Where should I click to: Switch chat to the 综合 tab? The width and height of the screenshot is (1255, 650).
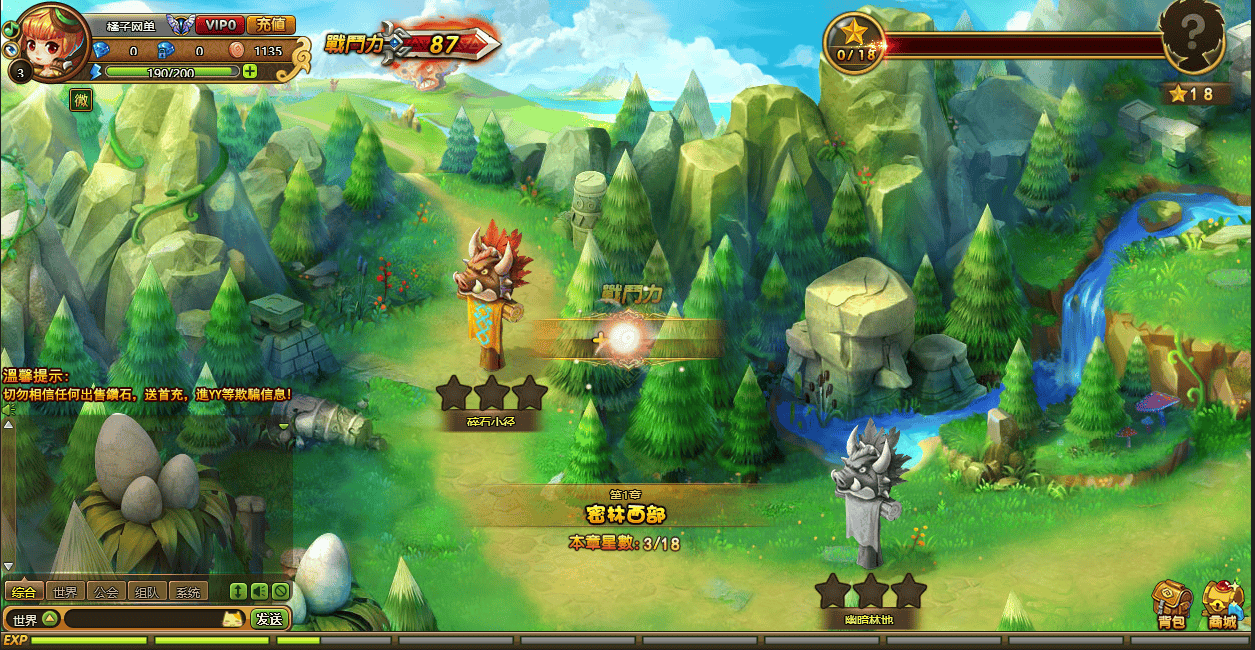coord(24,591)
